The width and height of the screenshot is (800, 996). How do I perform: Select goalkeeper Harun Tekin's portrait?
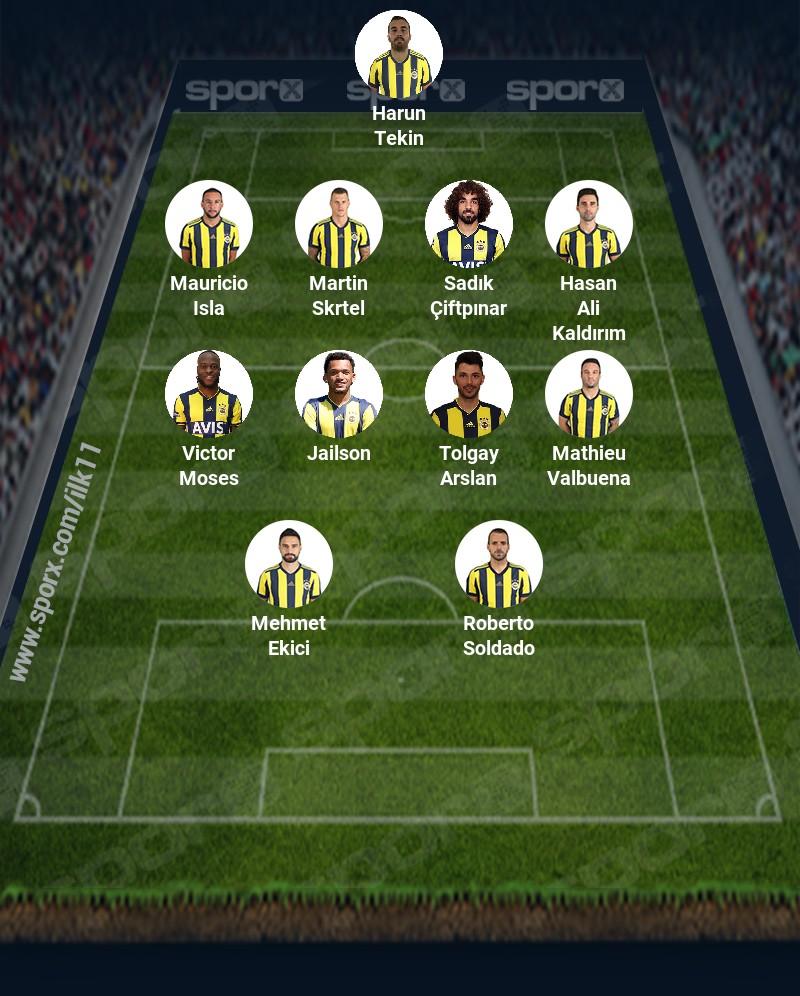(x=399, y=54)
